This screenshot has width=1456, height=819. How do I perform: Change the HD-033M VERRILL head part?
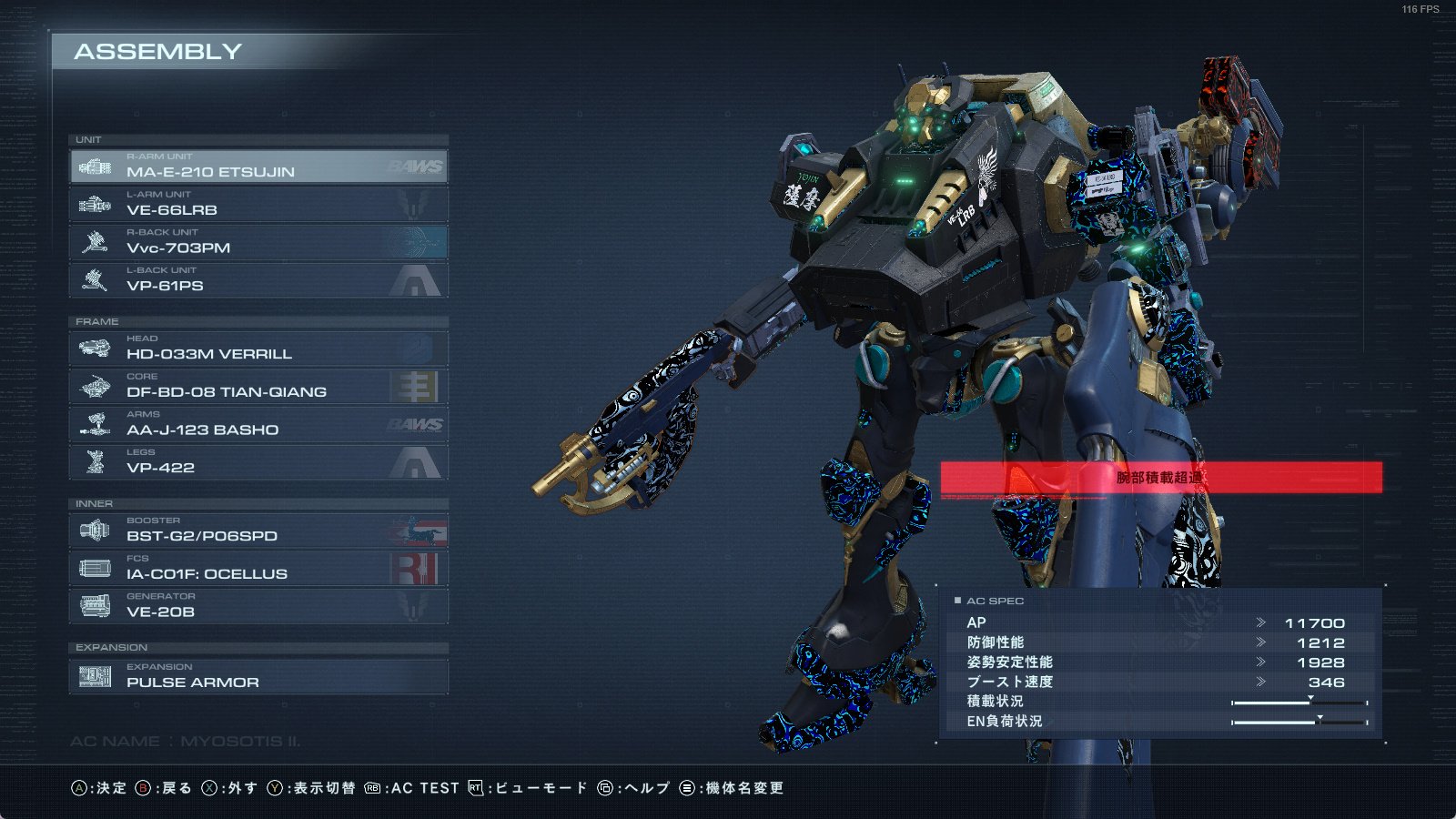pos(258,349)
